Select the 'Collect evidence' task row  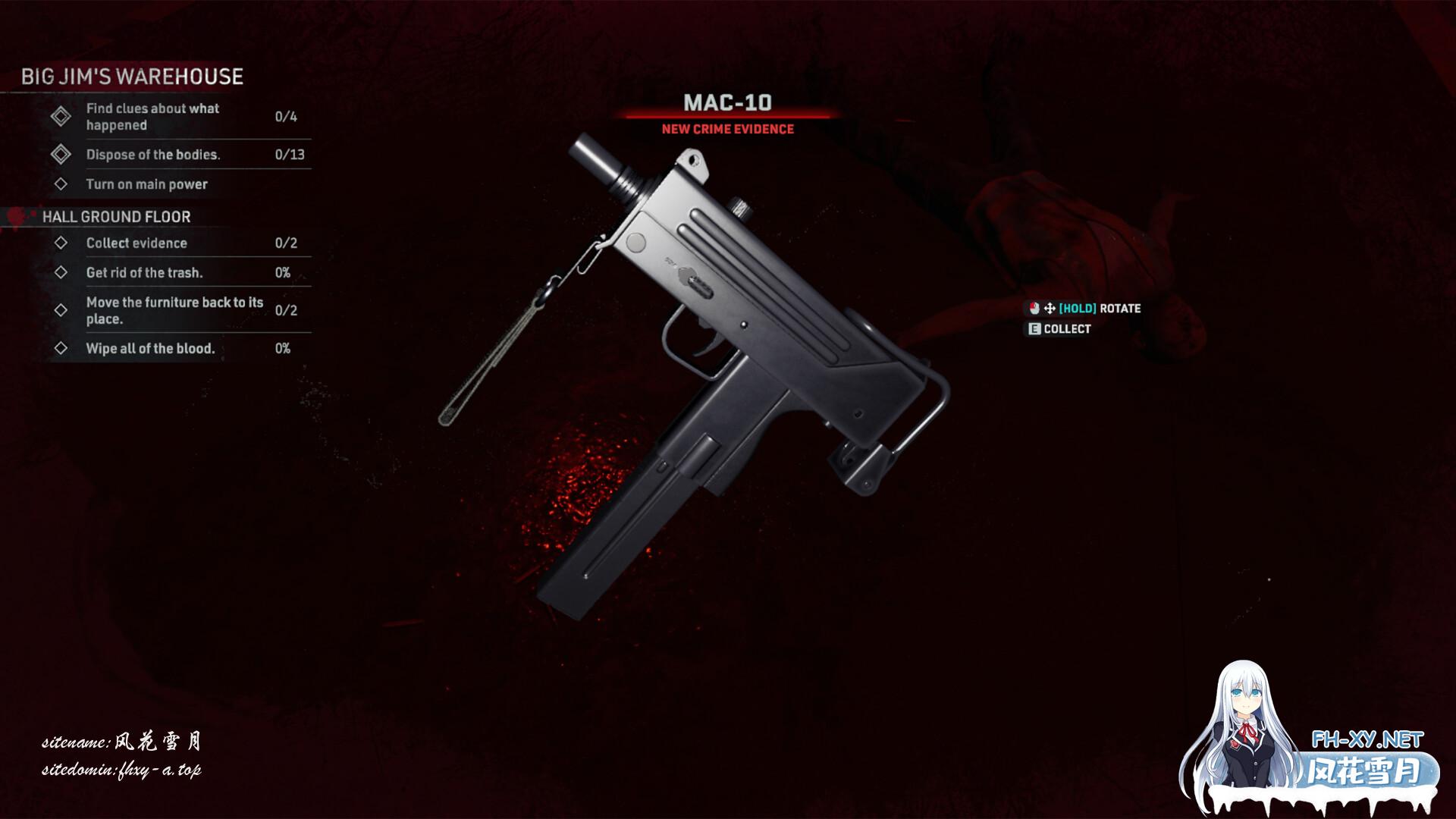pyautogui.click(x=136, y=243)
